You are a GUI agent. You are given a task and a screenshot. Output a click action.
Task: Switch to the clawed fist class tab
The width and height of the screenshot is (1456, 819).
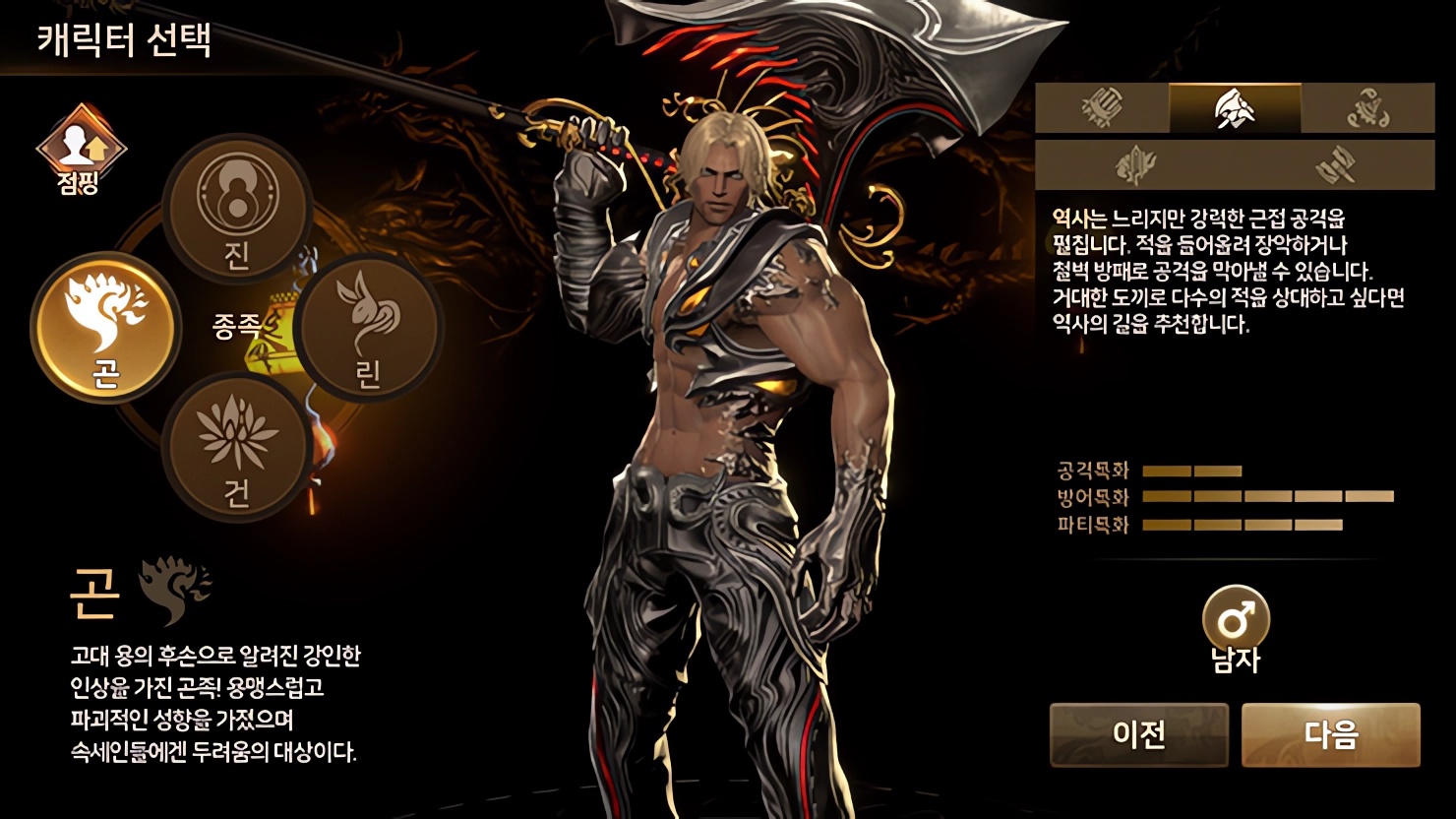point(1102,108)
